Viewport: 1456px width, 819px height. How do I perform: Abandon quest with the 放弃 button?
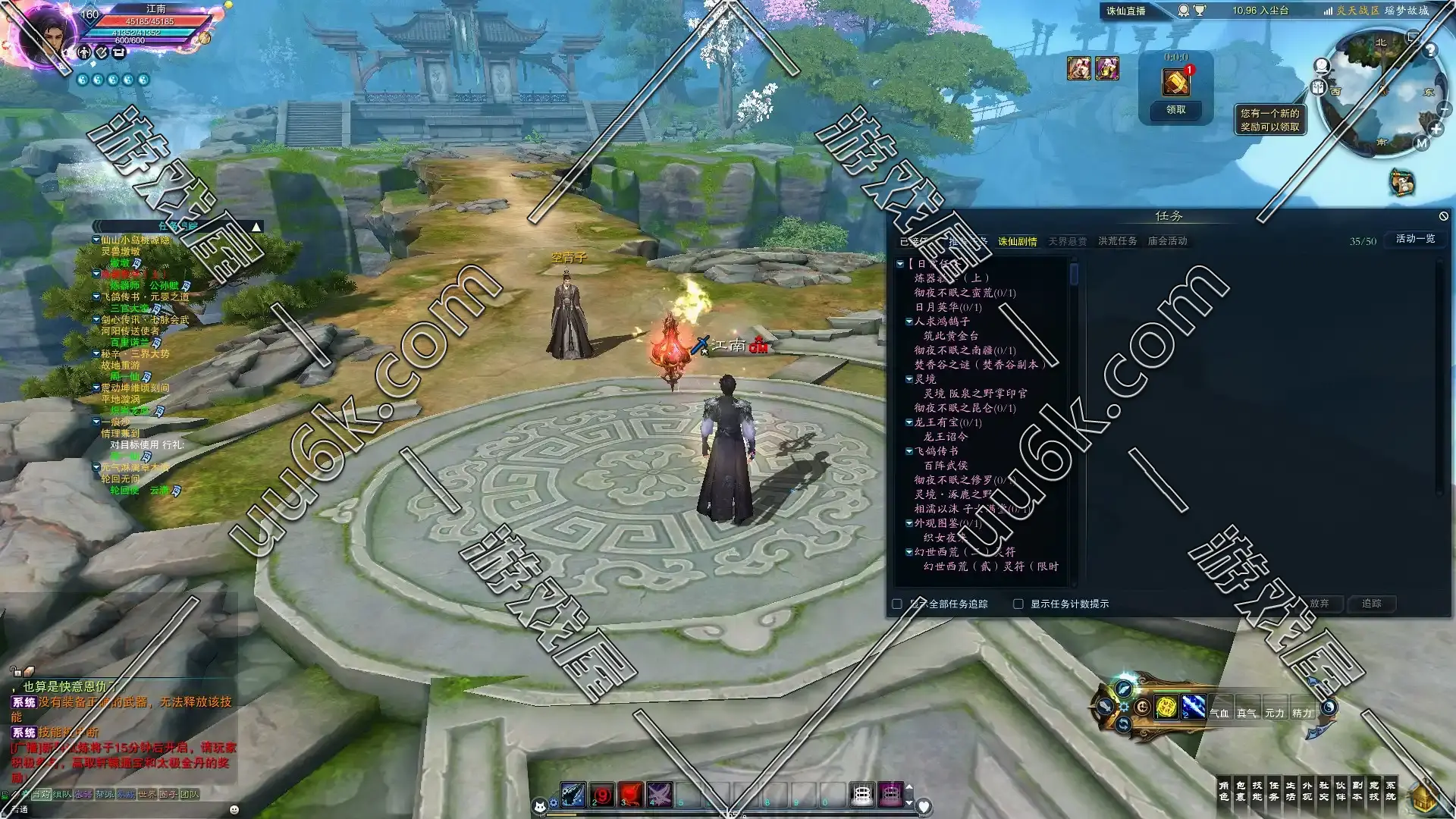pyautogui.click(x=1319, y=604)
